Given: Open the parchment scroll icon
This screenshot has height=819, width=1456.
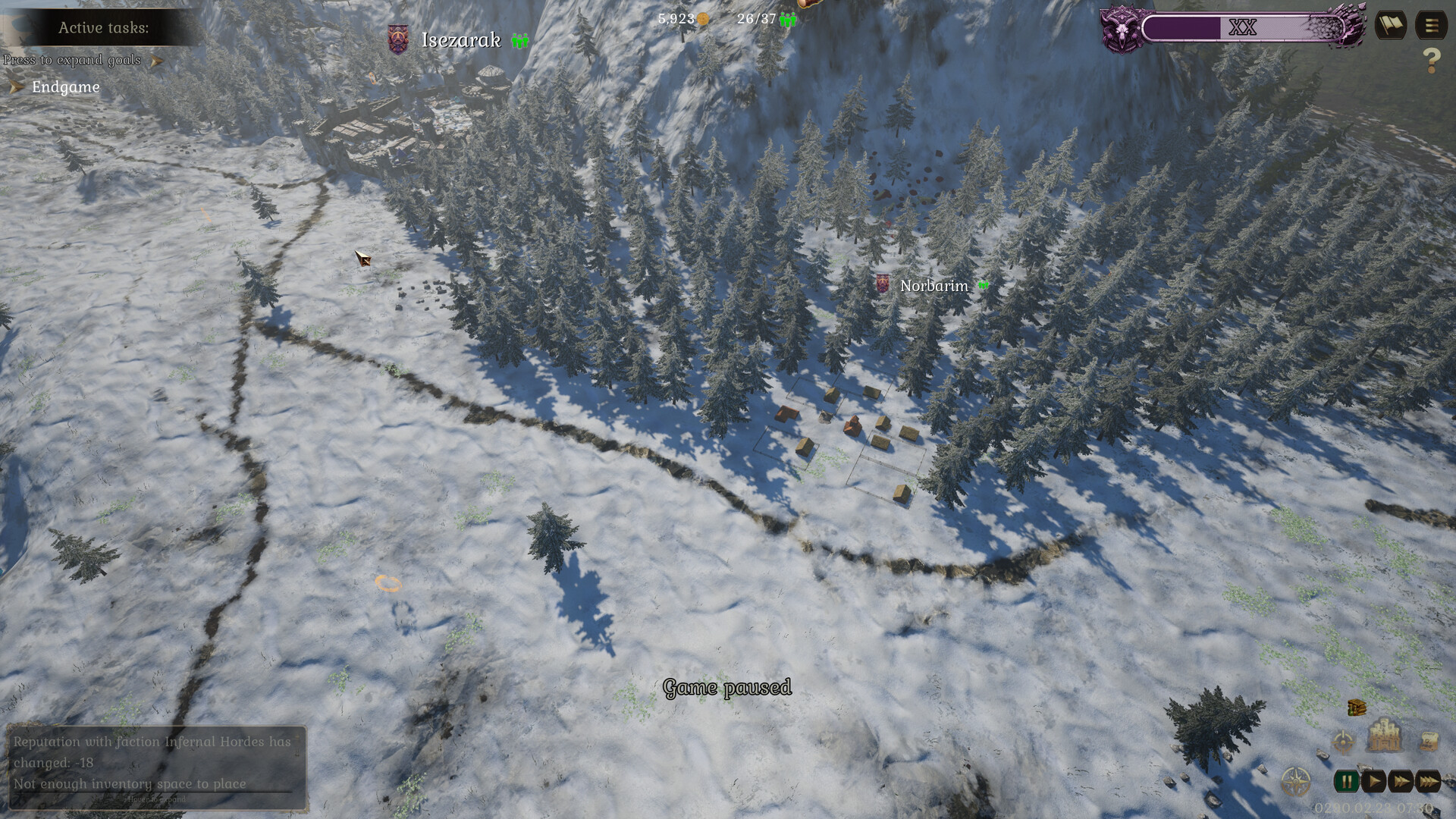Looking at the screenshot, I should [x=1427, y=740].
